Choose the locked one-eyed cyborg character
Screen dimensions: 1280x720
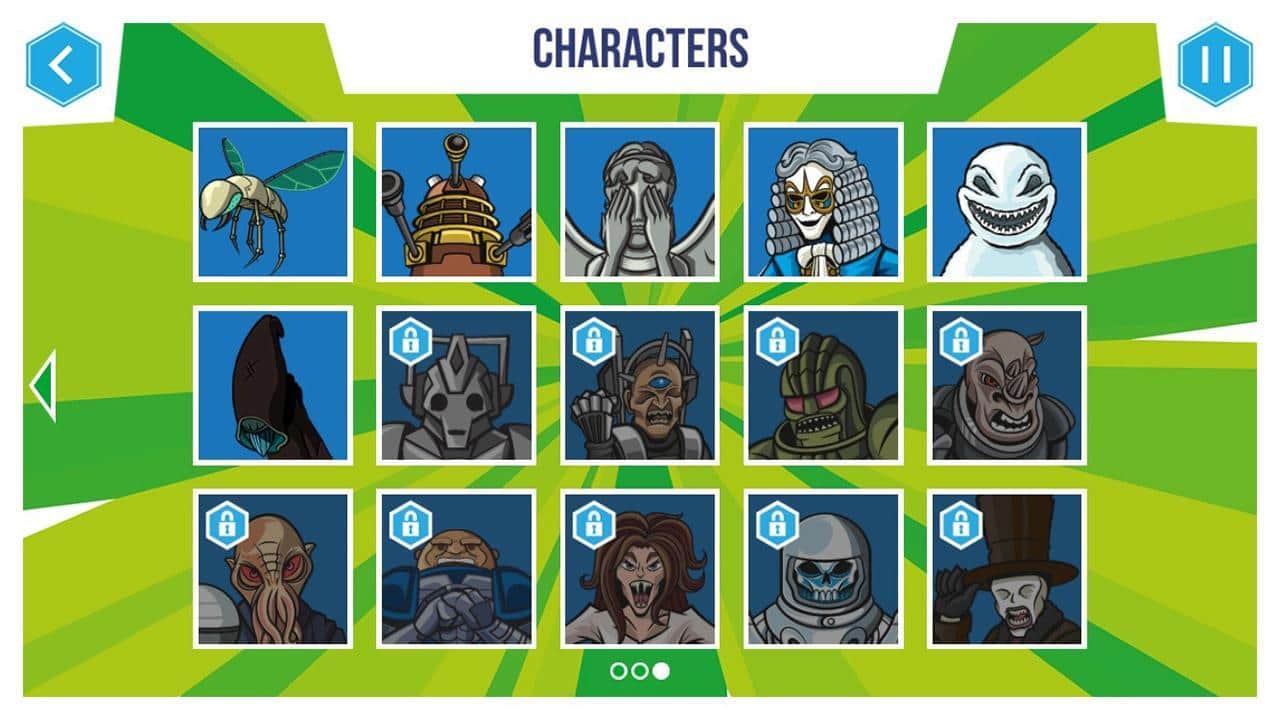pos(640,386)
